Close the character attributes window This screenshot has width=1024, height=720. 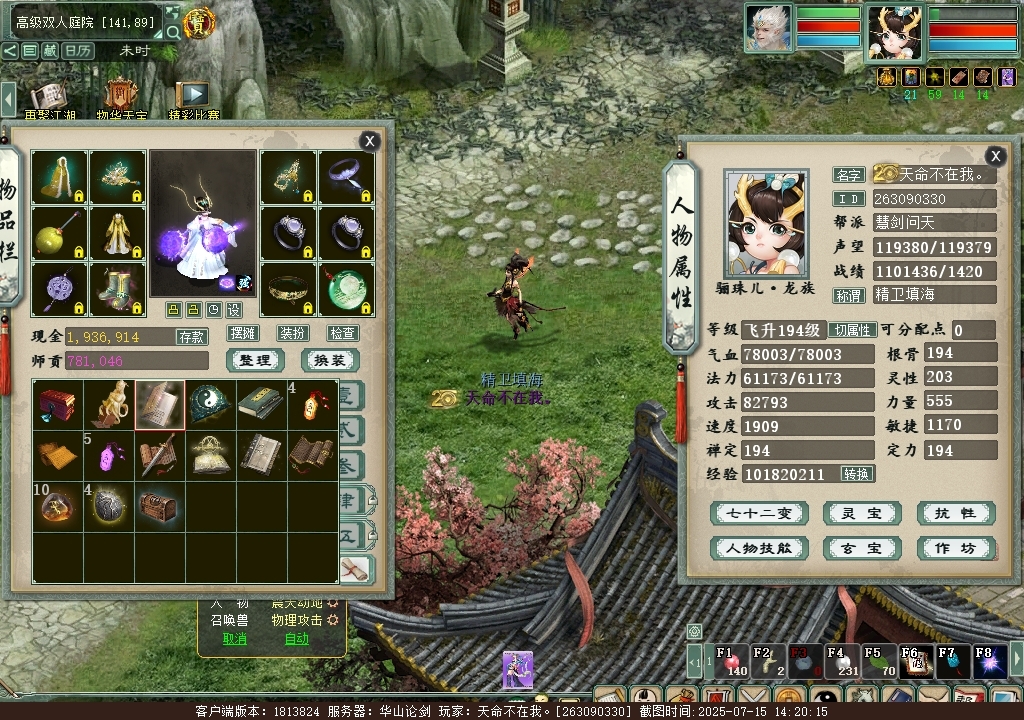(x=995, y=156)
